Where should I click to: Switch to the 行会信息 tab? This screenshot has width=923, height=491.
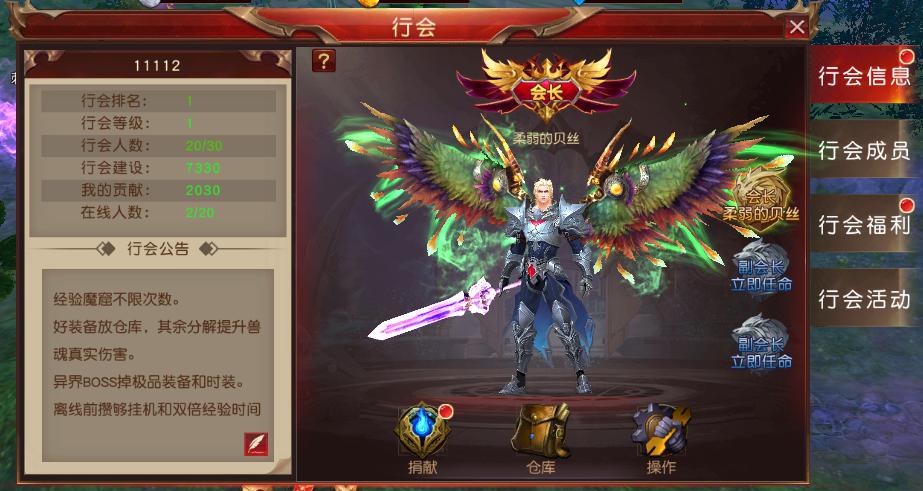(x=863, y=75)
